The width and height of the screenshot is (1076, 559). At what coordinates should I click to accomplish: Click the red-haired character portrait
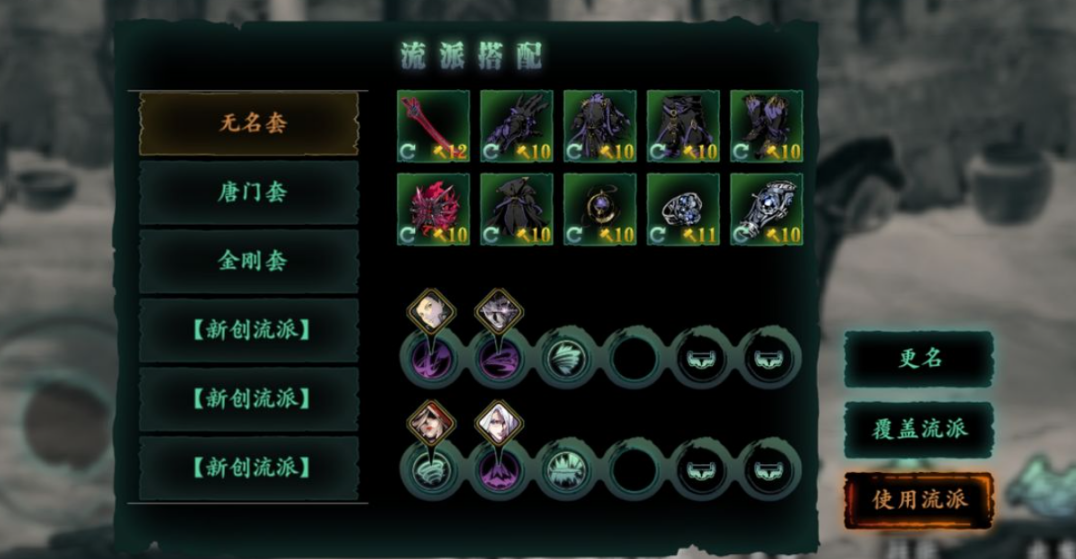431,424
